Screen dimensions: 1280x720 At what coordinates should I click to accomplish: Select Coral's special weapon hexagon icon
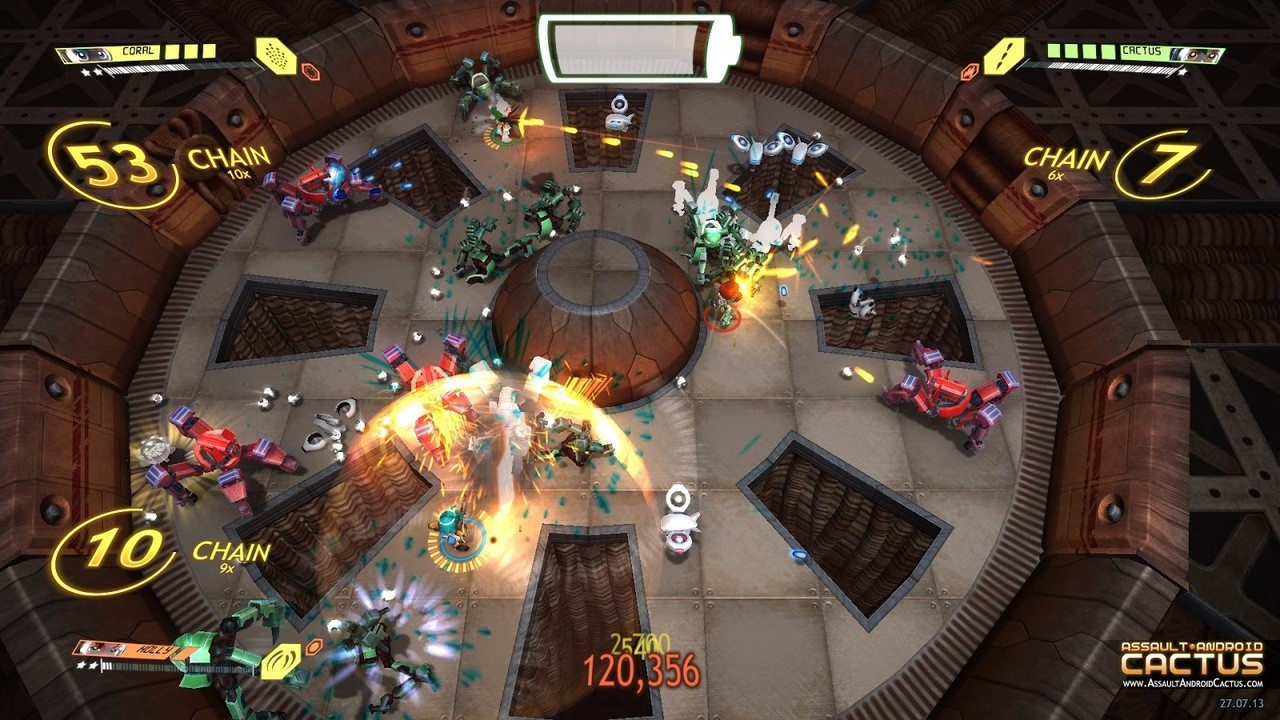[277, 54]
